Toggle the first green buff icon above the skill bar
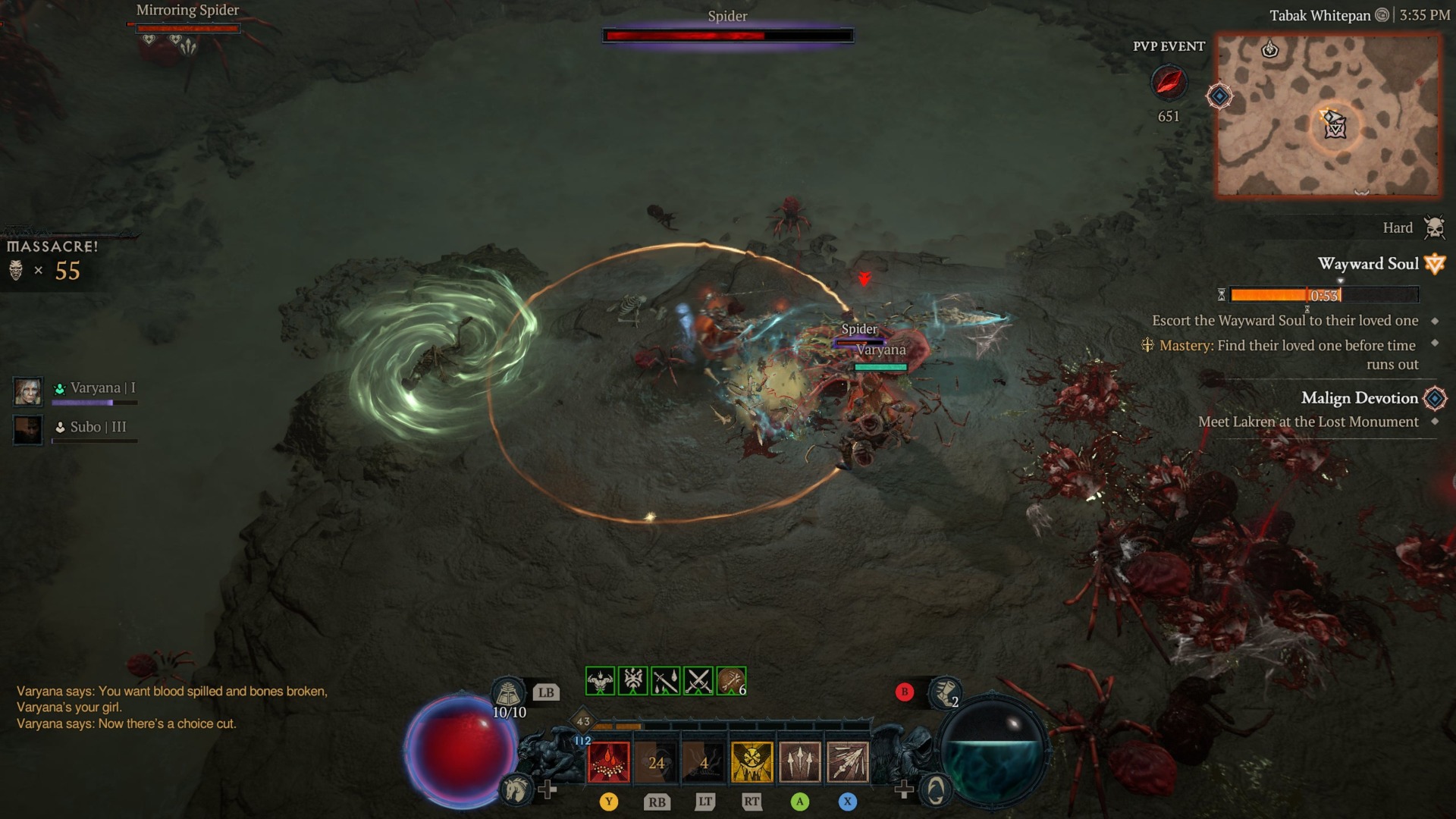Viewport: 1456px width, 819px height. (x=600, y=681)
